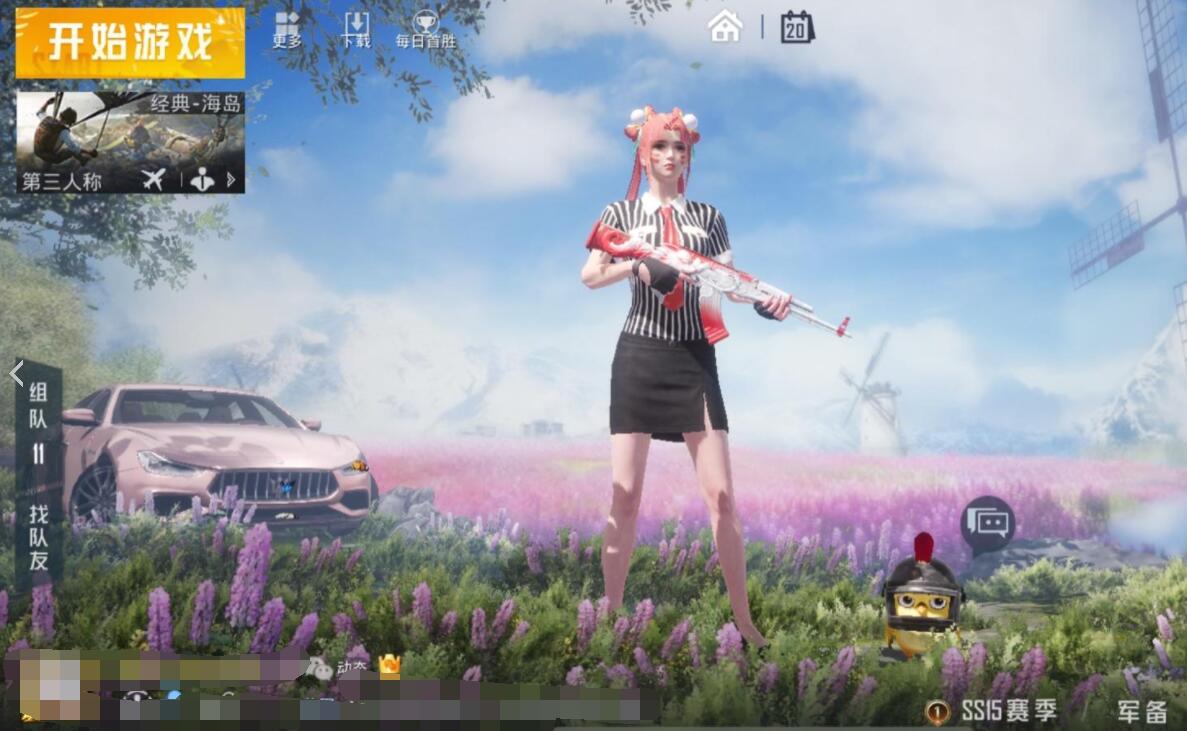Viewport: 1187px width, 731px height.
Task: Show the 每日首胜 daily first win reward
Action: tap(425, 30)
